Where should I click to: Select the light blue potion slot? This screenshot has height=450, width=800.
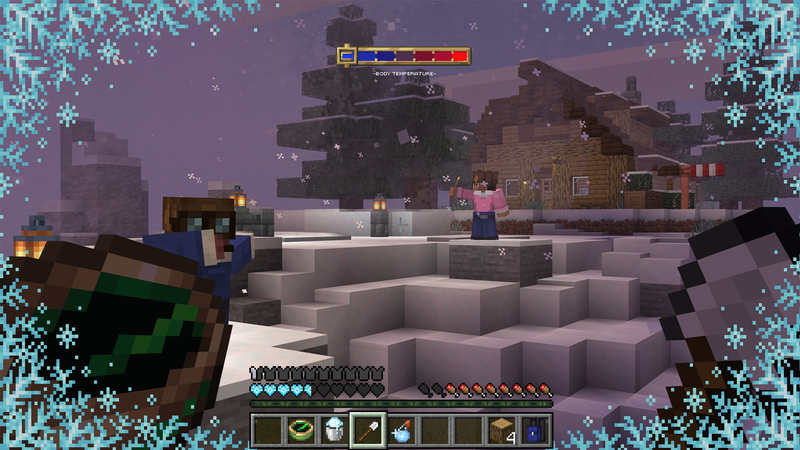(401, 430)
